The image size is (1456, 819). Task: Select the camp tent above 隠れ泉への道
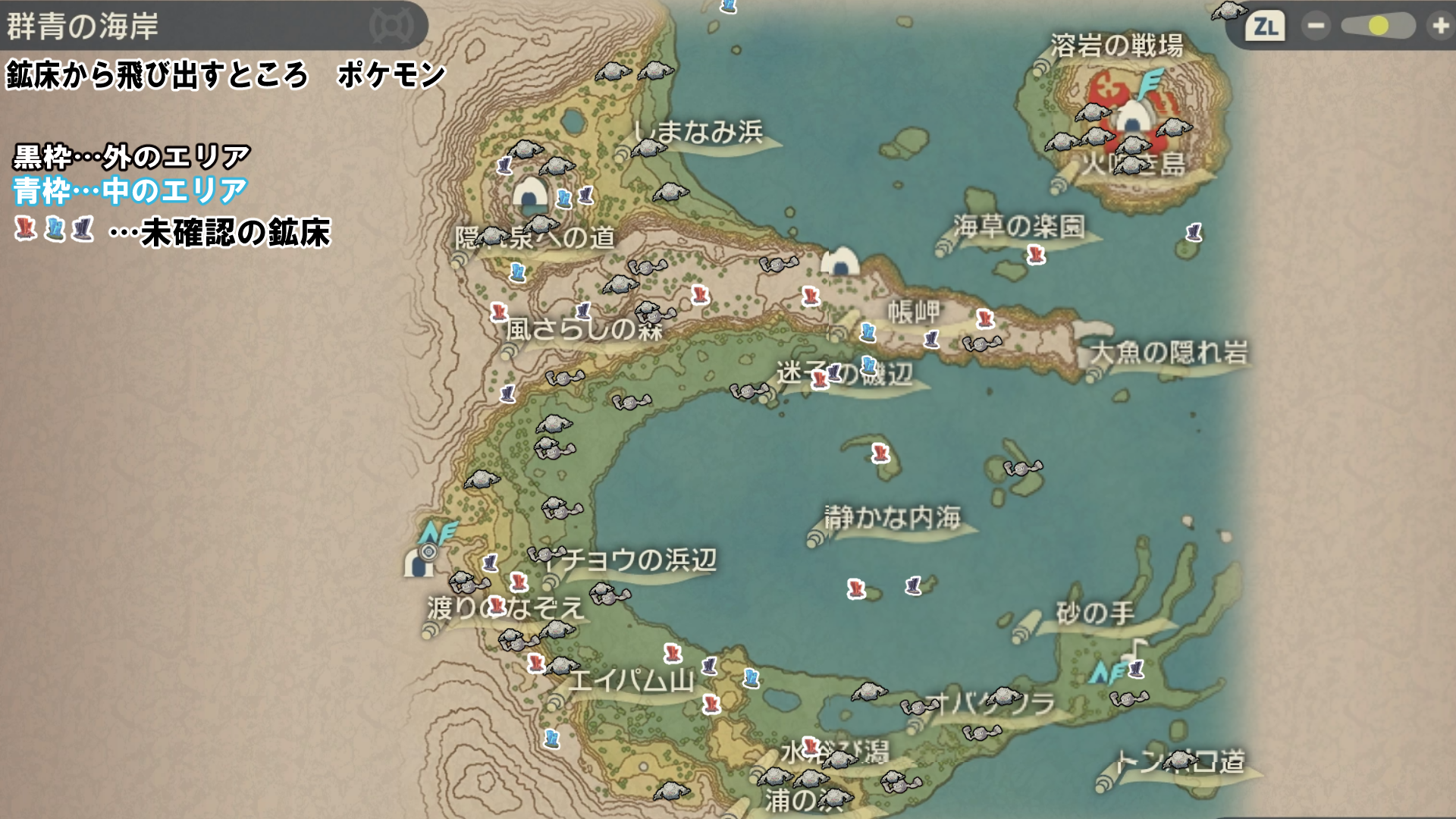point(530,193)
